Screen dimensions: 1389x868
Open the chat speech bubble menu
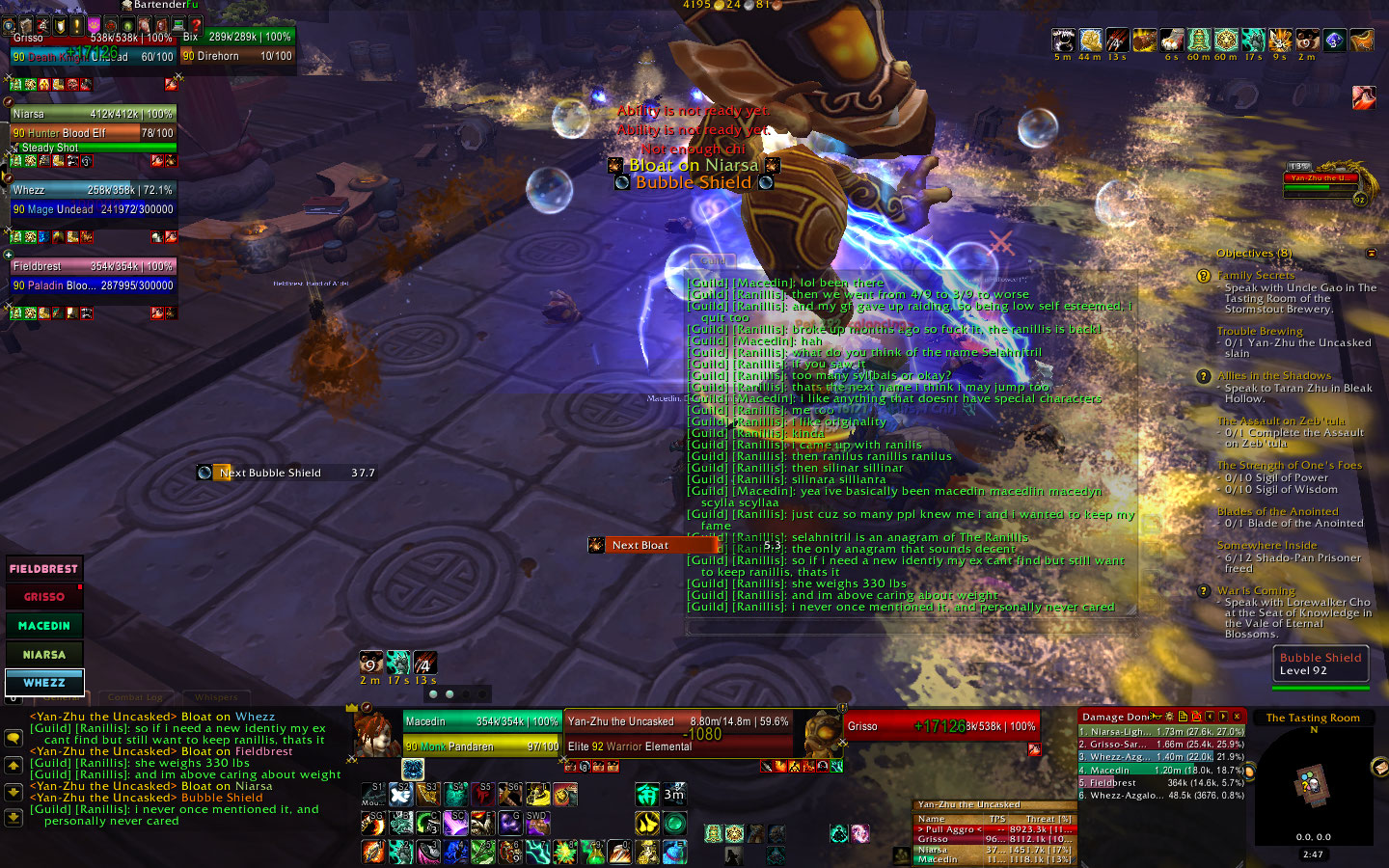coord(14,738)
